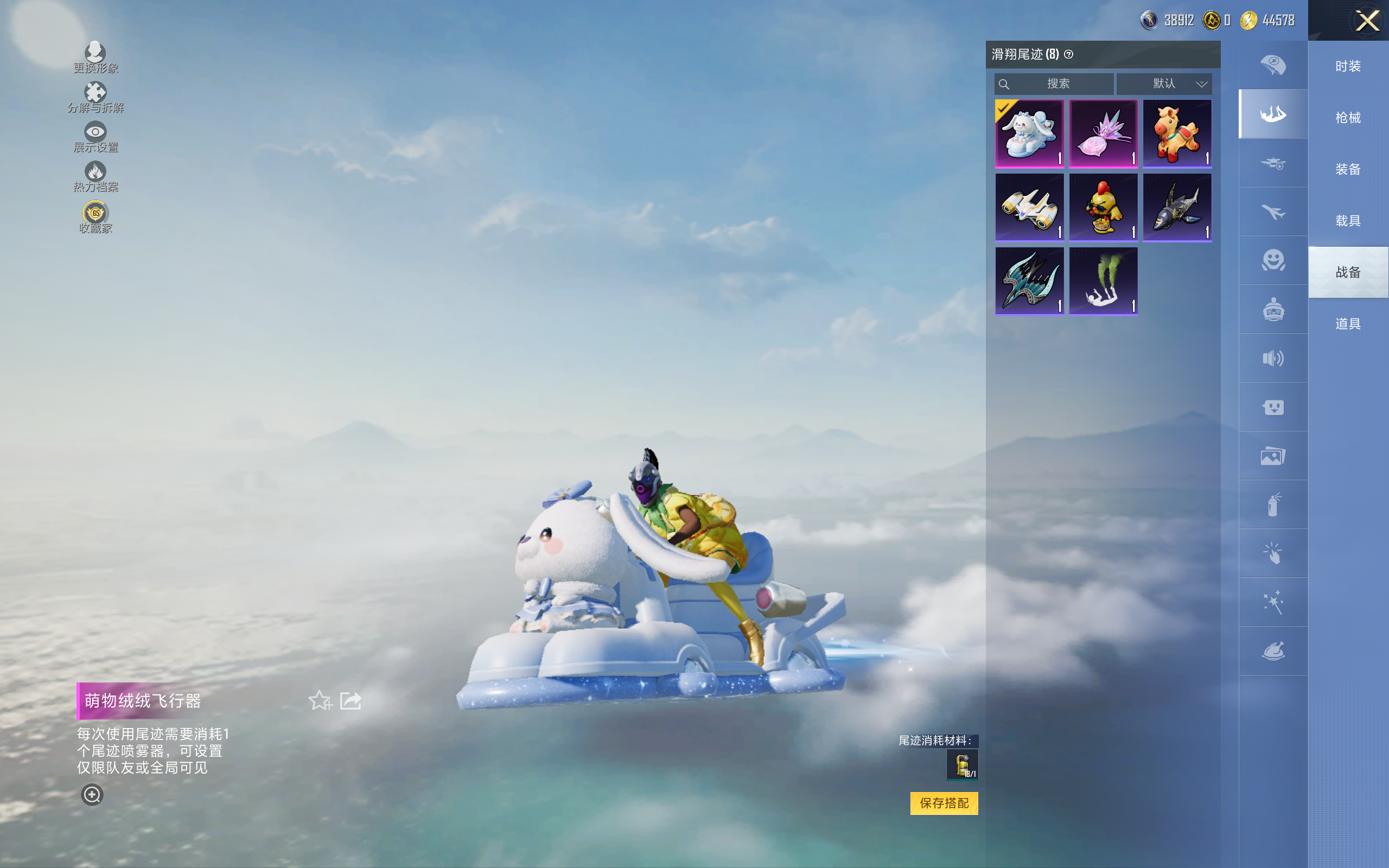Image resolution: width=1389 pixels, height=868 pixels.
Task: Open 分解与拆解 dismantle option
Action: 95,97
